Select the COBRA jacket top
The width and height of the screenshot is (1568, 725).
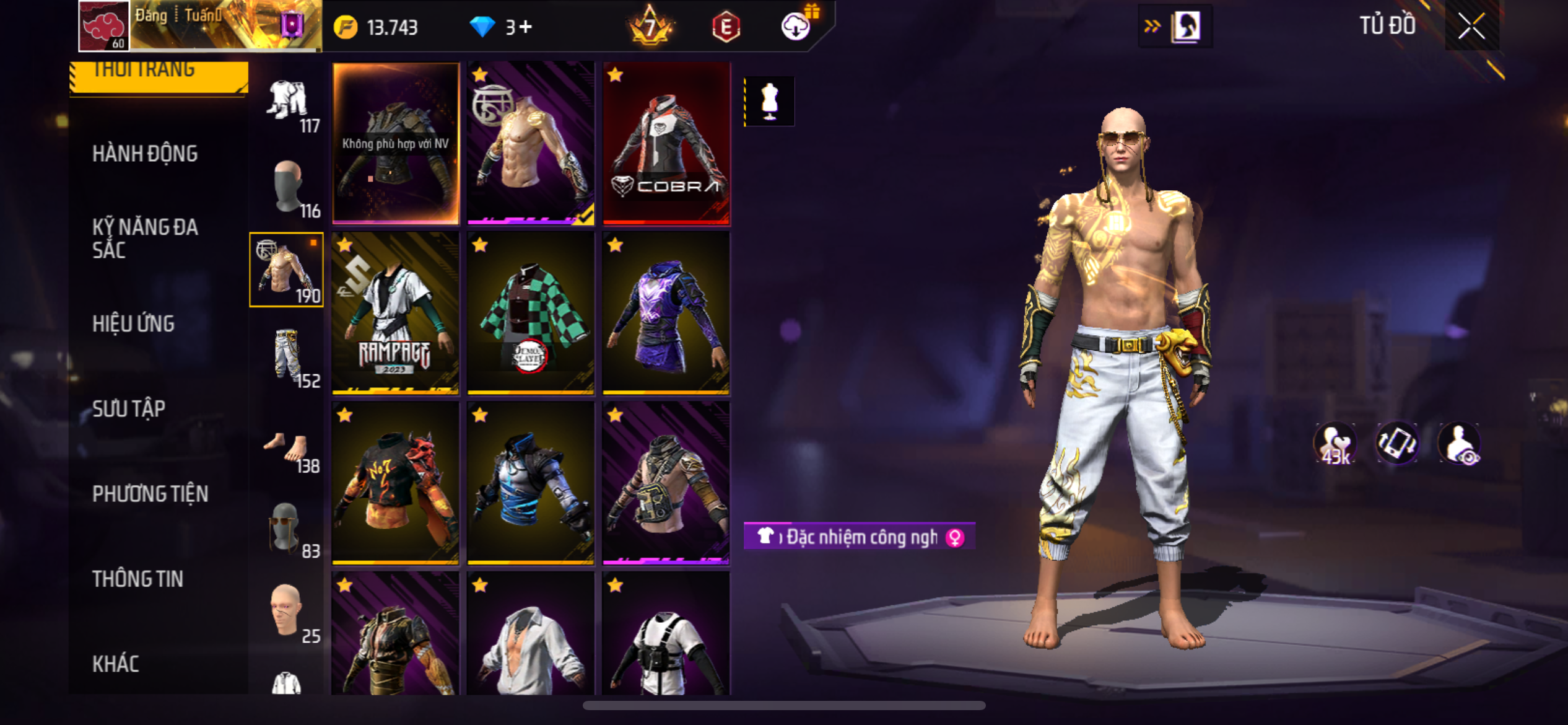tap(666, 143)
